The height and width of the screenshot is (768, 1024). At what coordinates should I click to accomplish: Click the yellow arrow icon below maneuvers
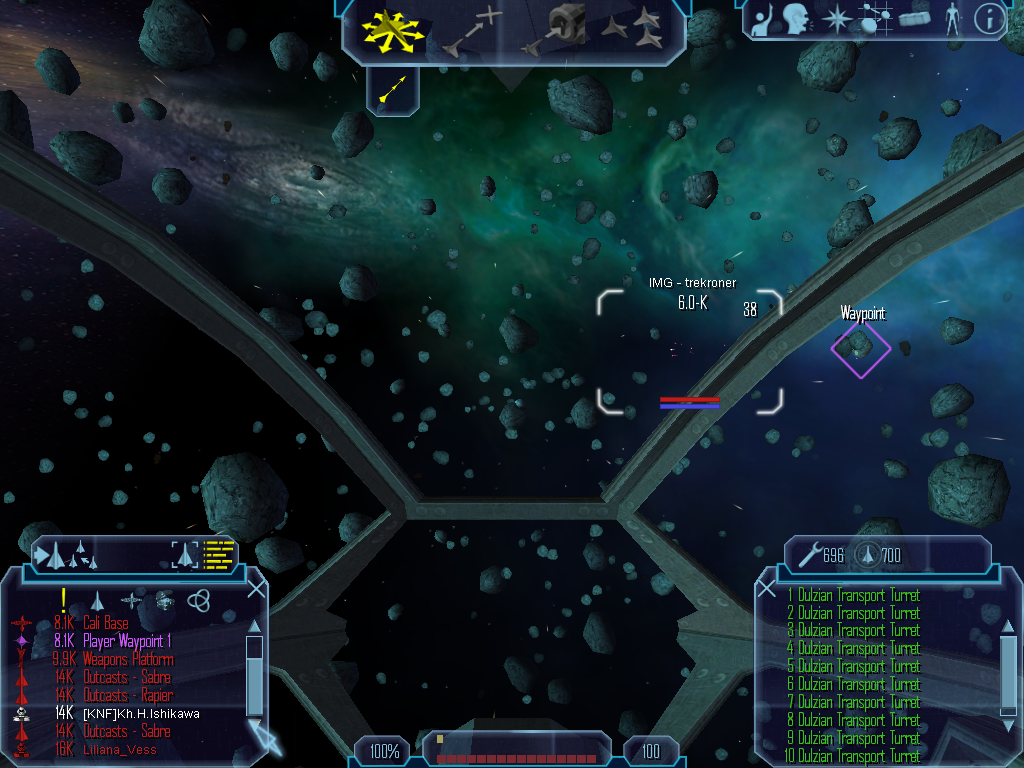pos(392,90)
